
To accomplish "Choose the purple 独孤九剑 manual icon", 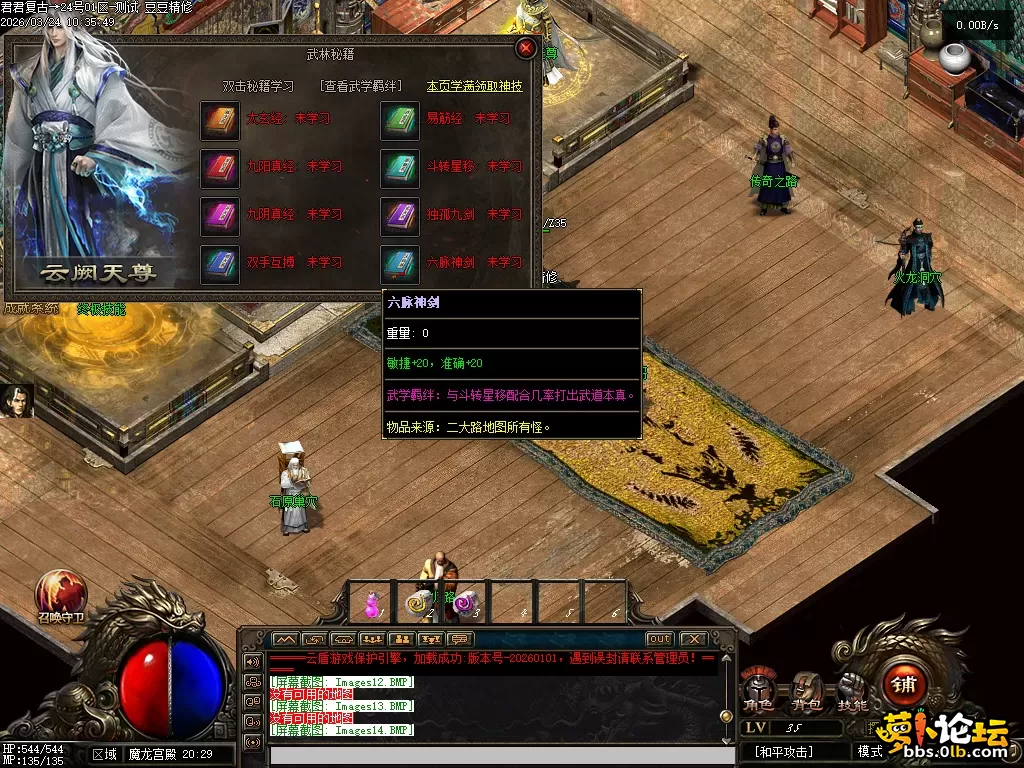I will pyautogui.click(x=400, y=215).
